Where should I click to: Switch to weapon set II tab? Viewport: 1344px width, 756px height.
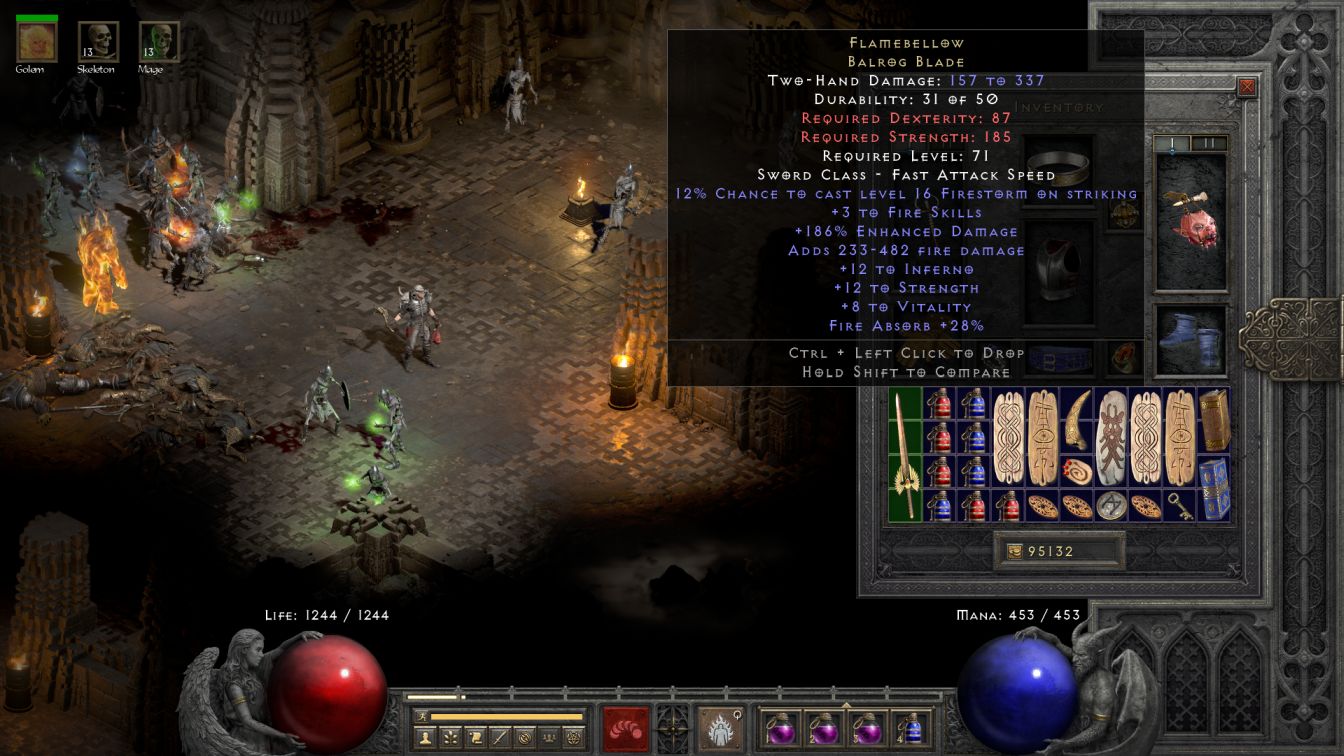tap(1209, 144)
